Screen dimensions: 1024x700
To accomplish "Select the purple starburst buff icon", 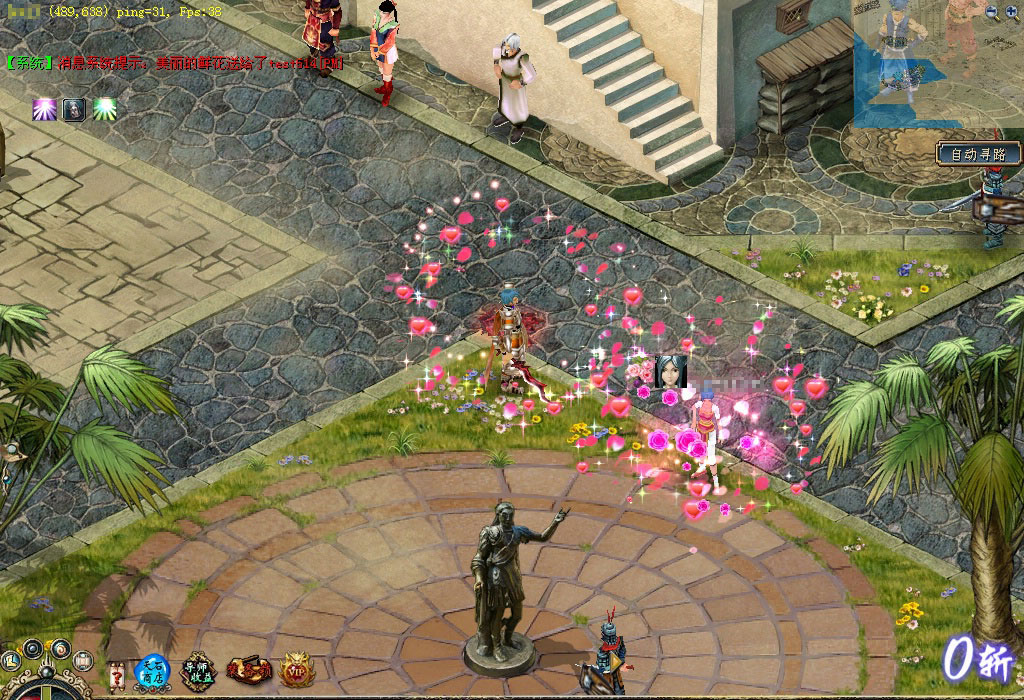I will (43, 109).
